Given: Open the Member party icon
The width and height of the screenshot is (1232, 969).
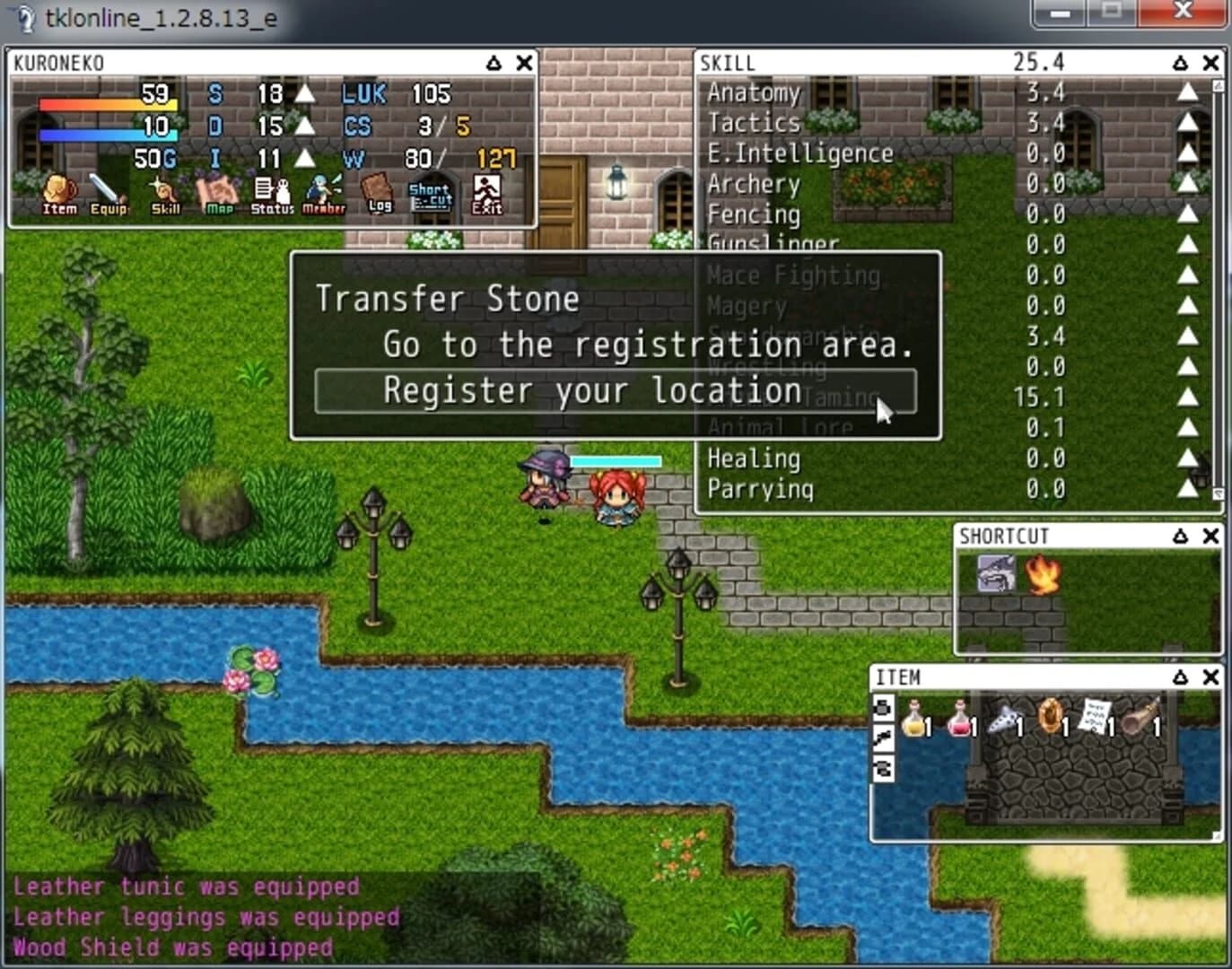Looking at the screenshot, I should coord(325,191).
